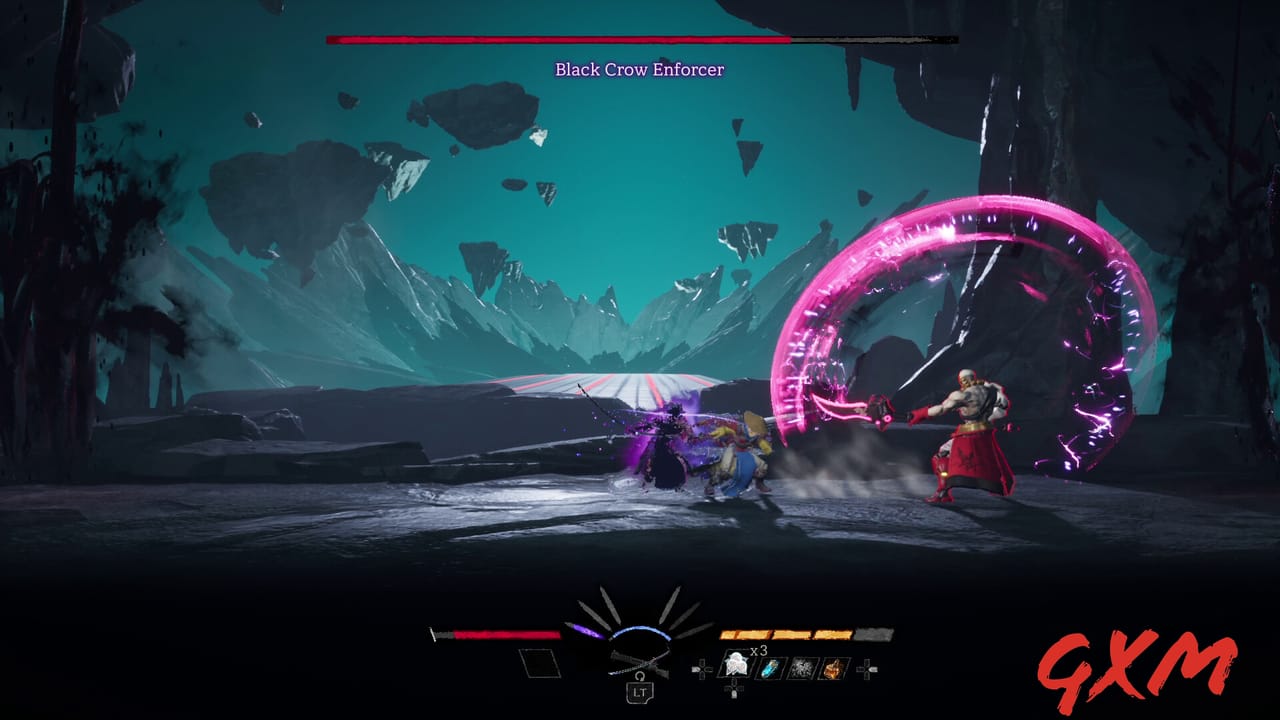Expand the x3 item count label
This screenshot has height=720, width=1280.
(757, 651)
